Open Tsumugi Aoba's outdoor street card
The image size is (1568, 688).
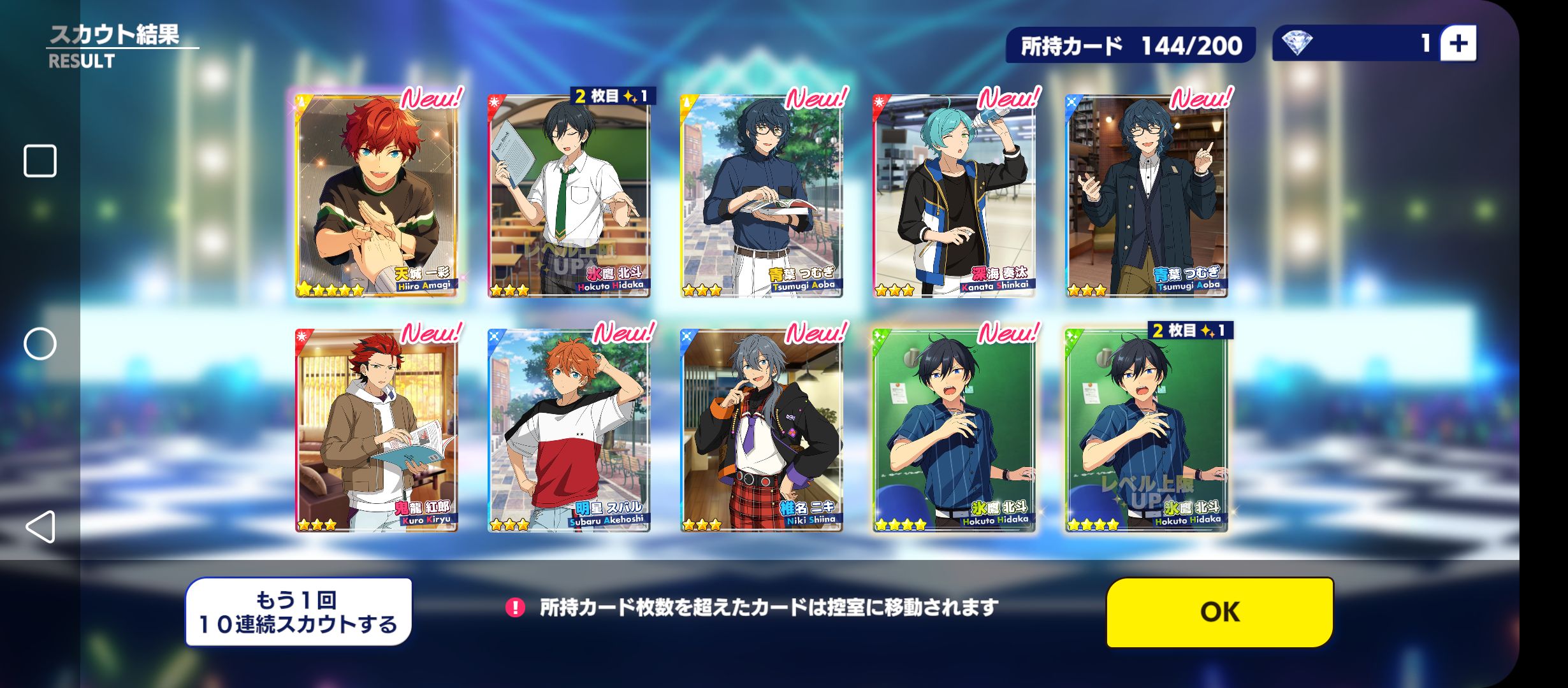pos(761,196)
